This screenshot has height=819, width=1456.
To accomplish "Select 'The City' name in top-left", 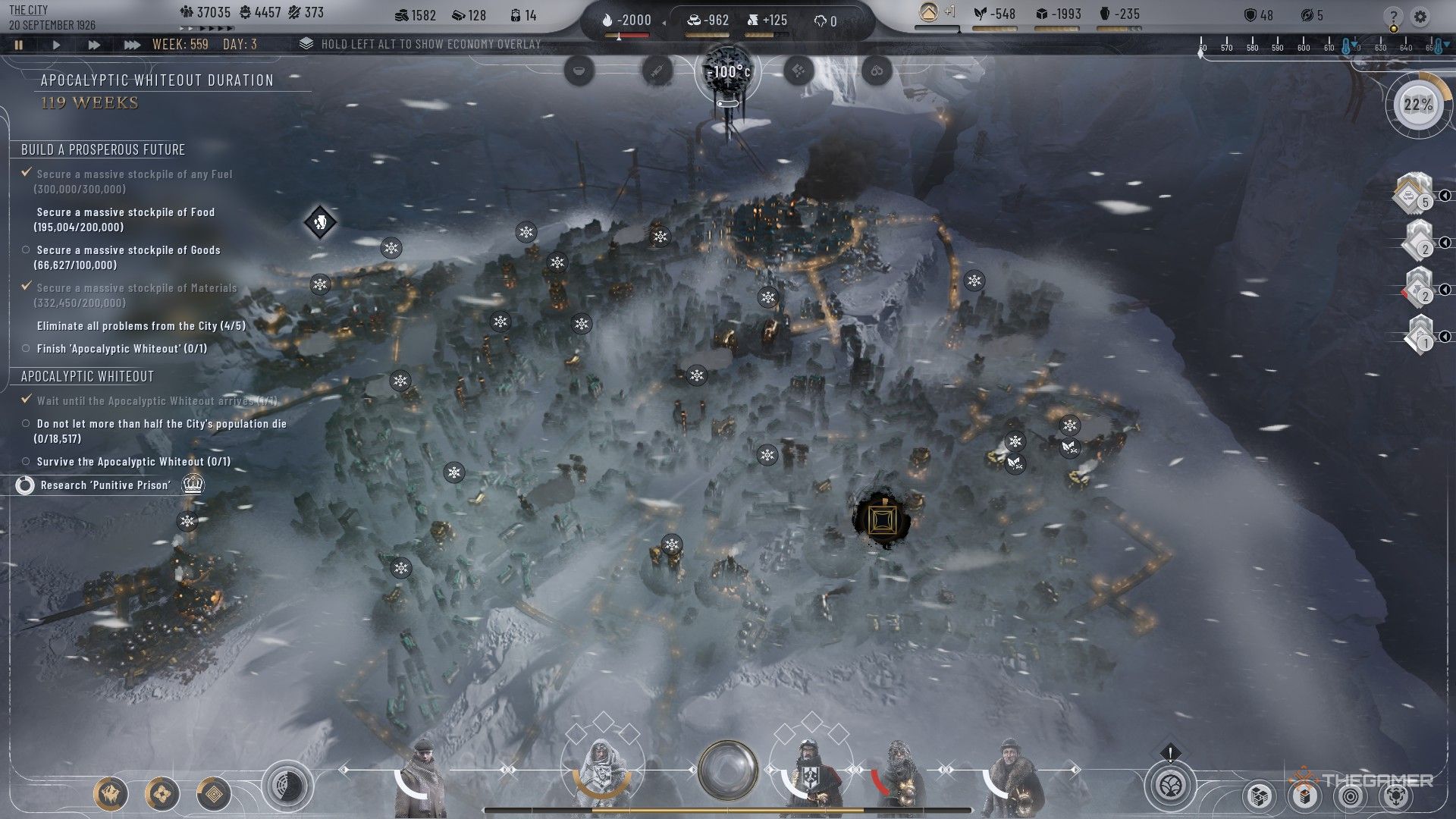I will coord(28,10).
